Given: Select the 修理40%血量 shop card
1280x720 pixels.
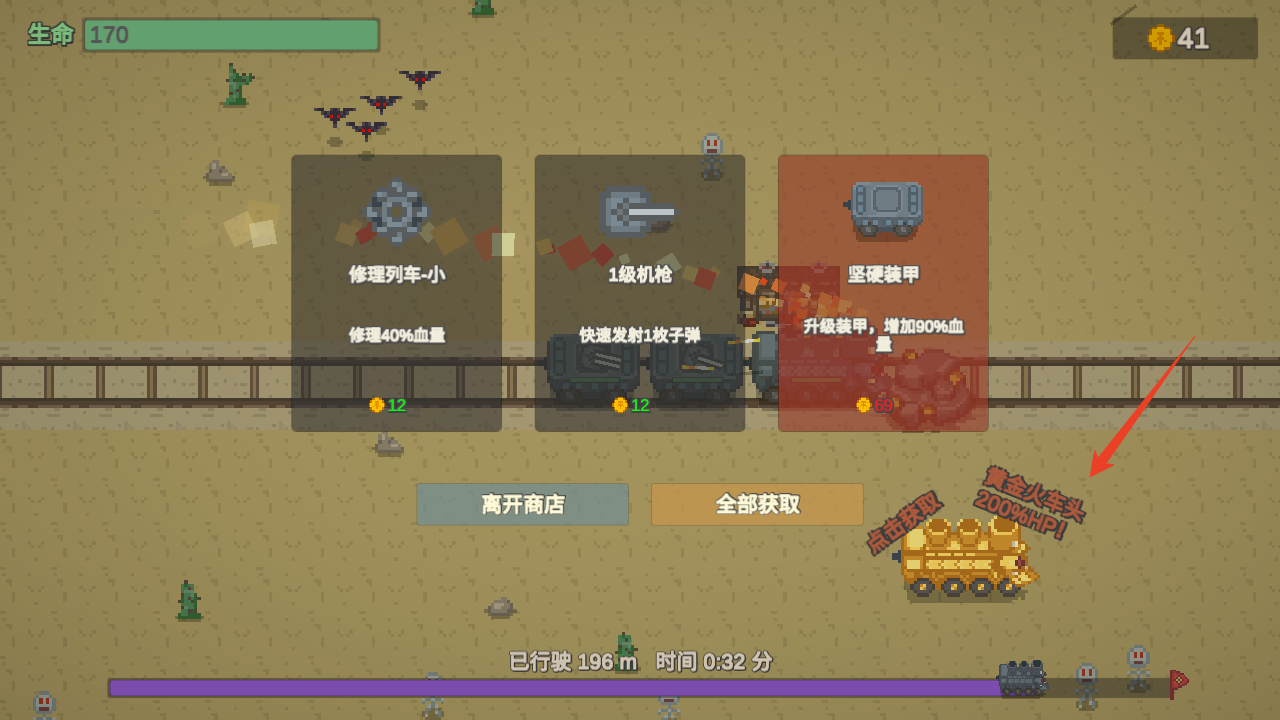Looking at the screenshot, I should point(396,293).
